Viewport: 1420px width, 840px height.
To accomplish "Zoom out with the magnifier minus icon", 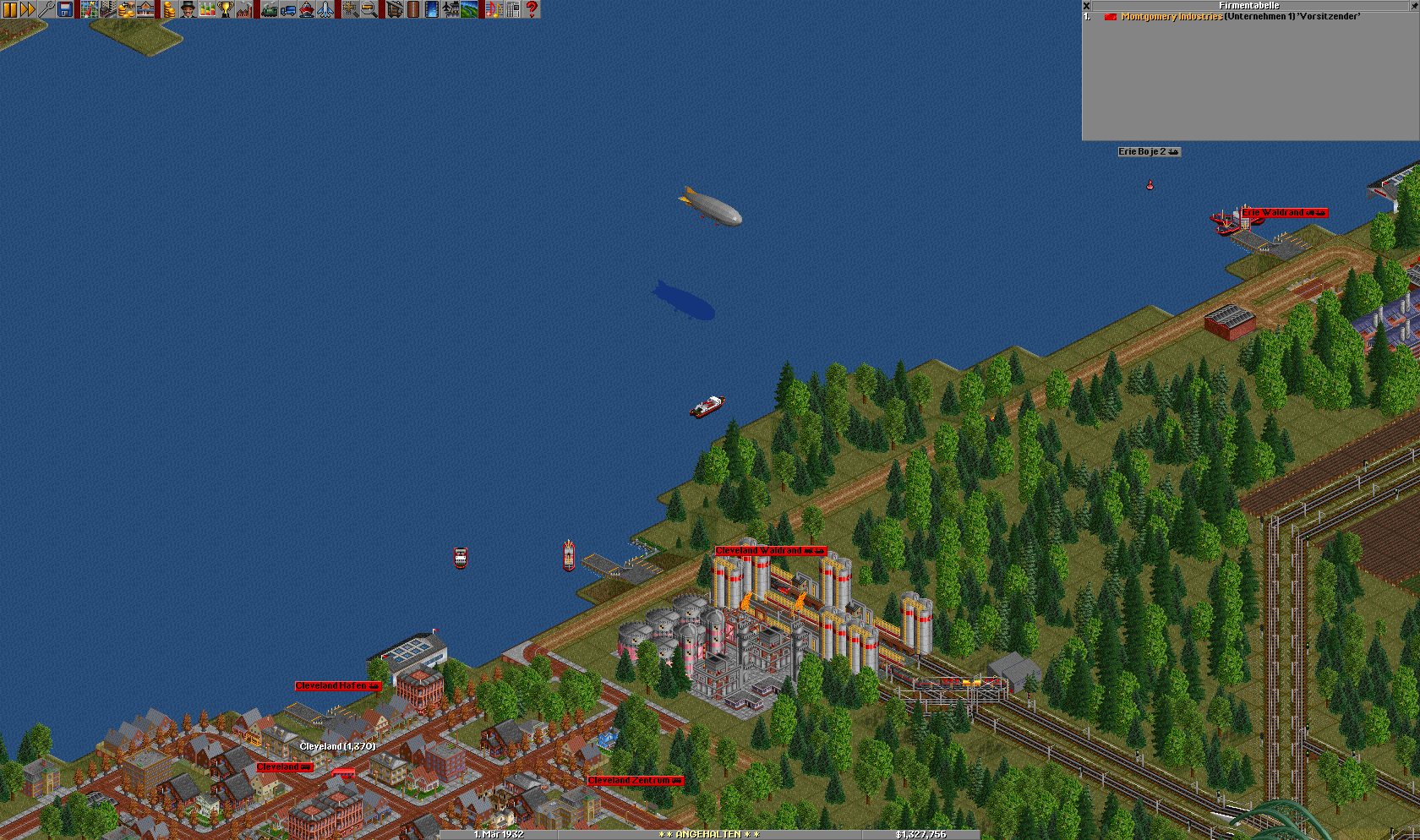I will [369, 9].
